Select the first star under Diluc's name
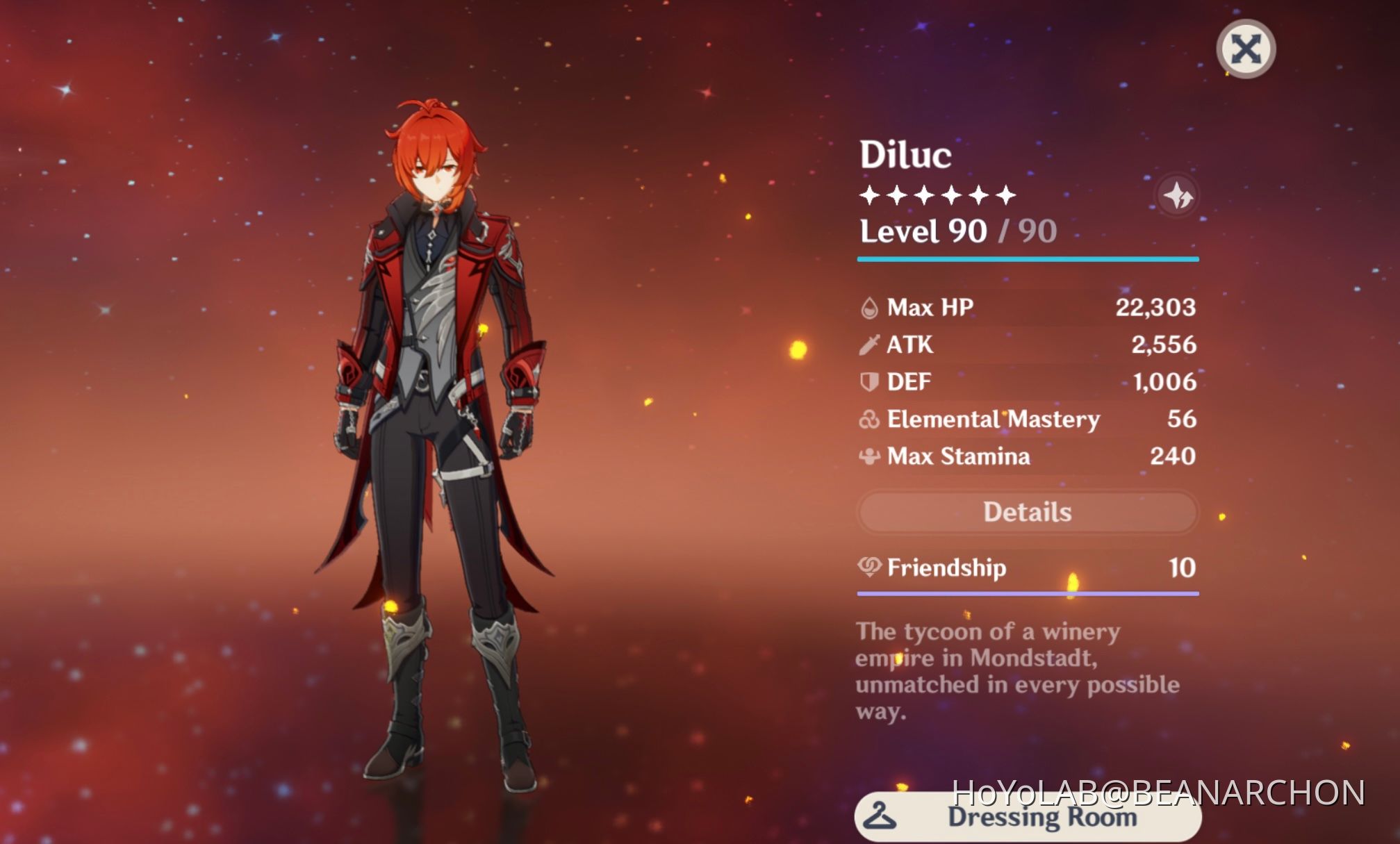Image resolution: width=1400 pixels, height=844 pixels. (x=869, y=195)
